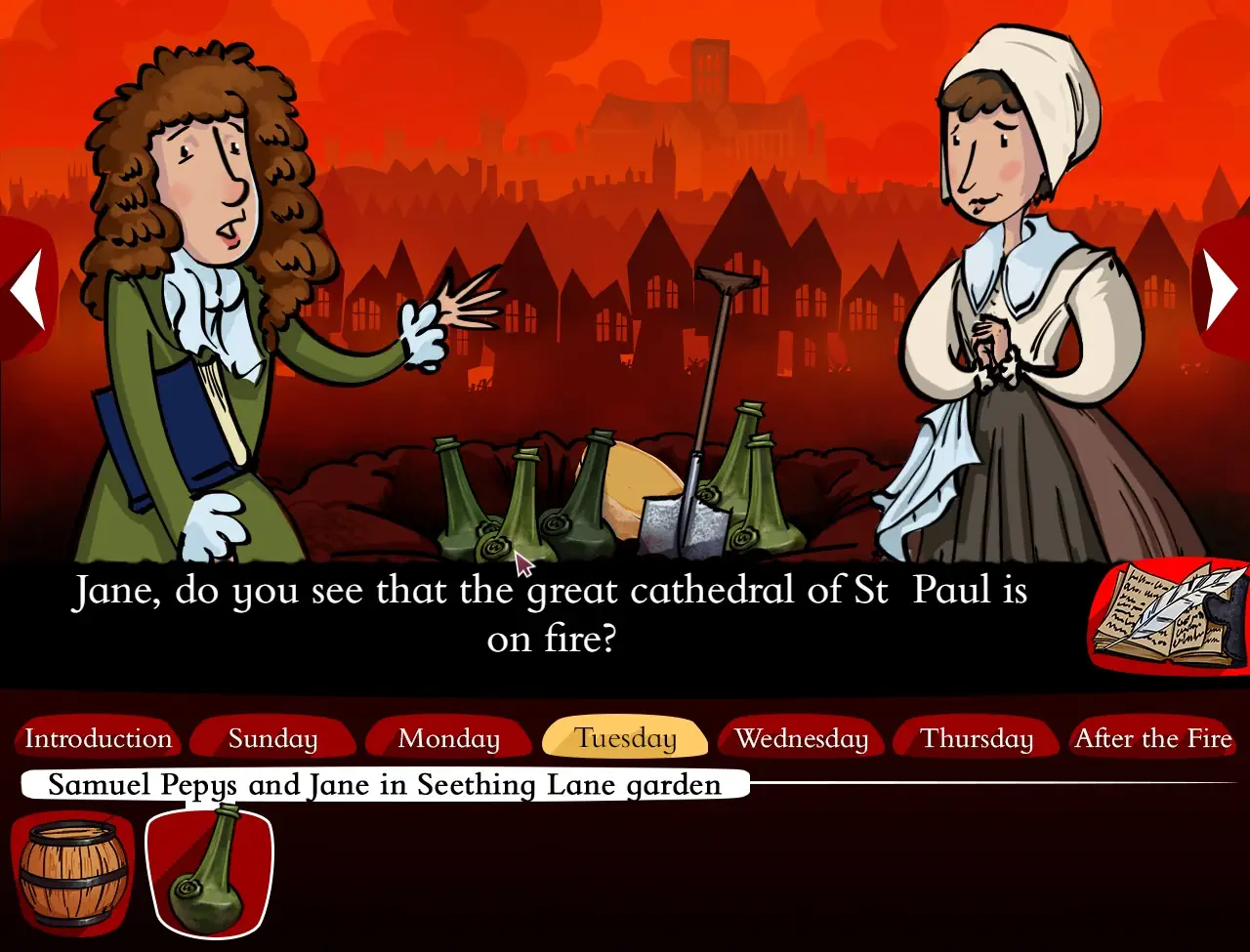
Task: Expand the Seething Lane garden scene label
Action: pyautogui.click(x=386, y=784)
